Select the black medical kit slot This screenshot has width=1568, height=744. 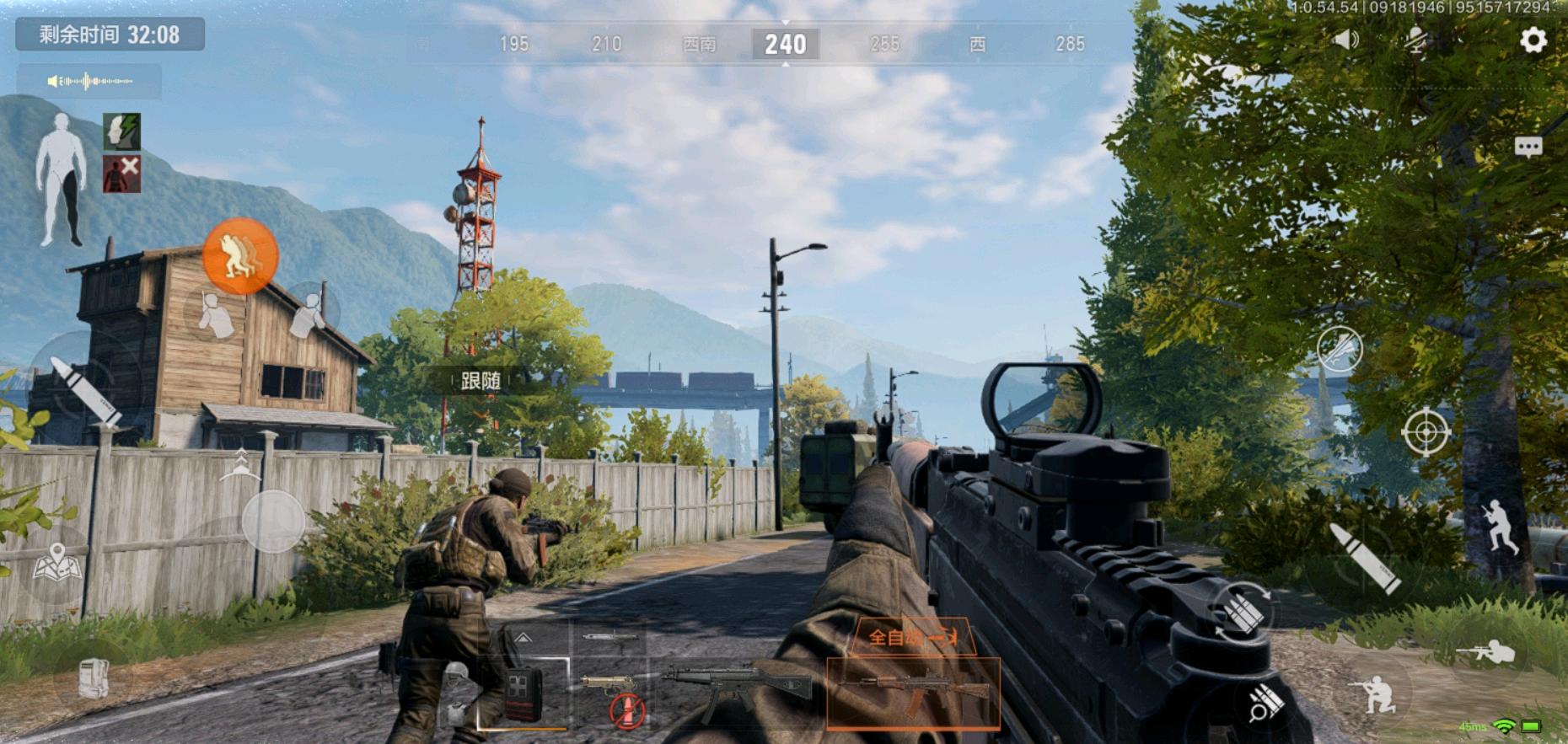coord(522,695)
